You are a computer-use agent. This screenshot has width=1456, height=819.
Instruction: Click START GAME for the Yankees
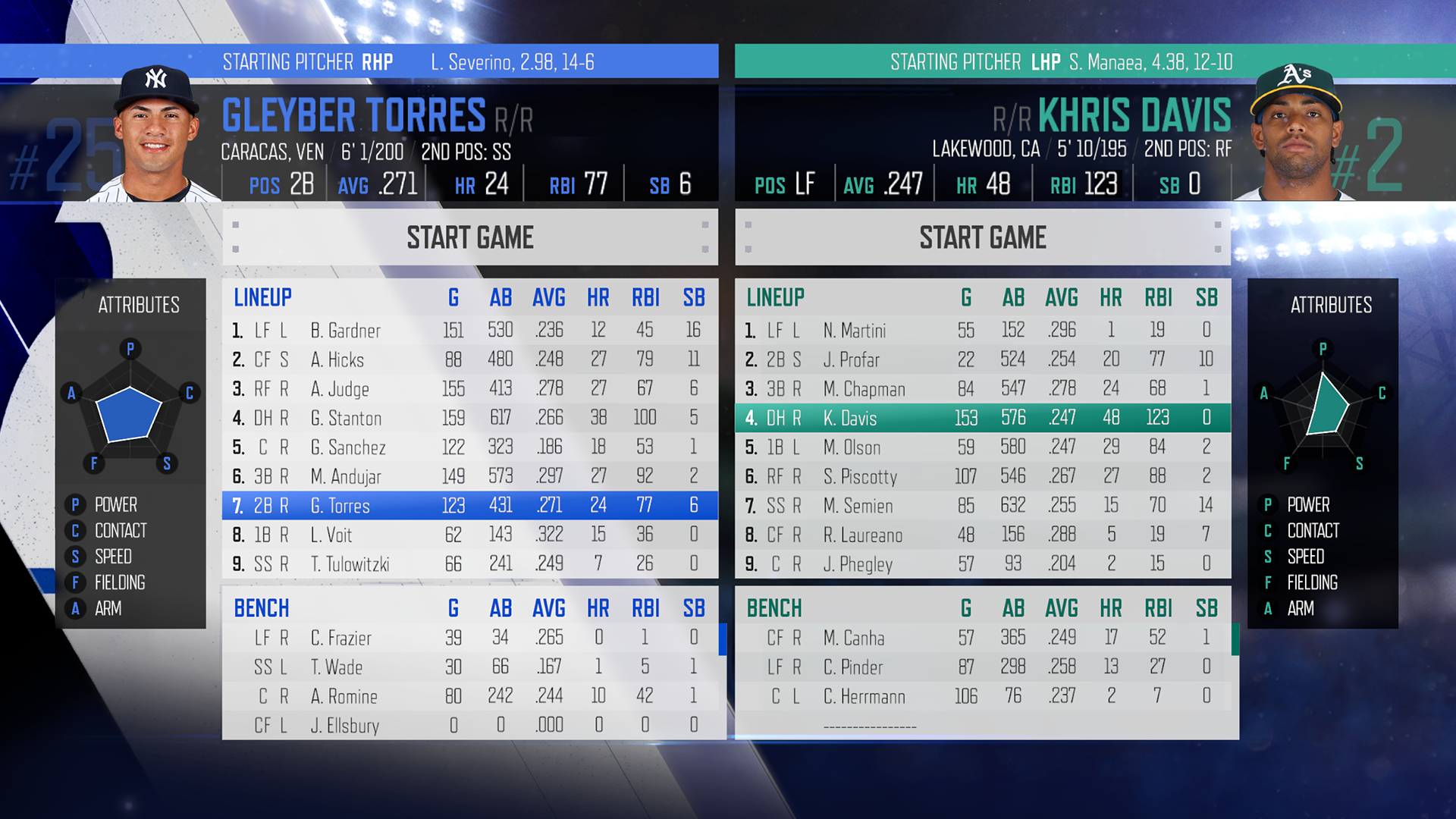click(469, 237)
